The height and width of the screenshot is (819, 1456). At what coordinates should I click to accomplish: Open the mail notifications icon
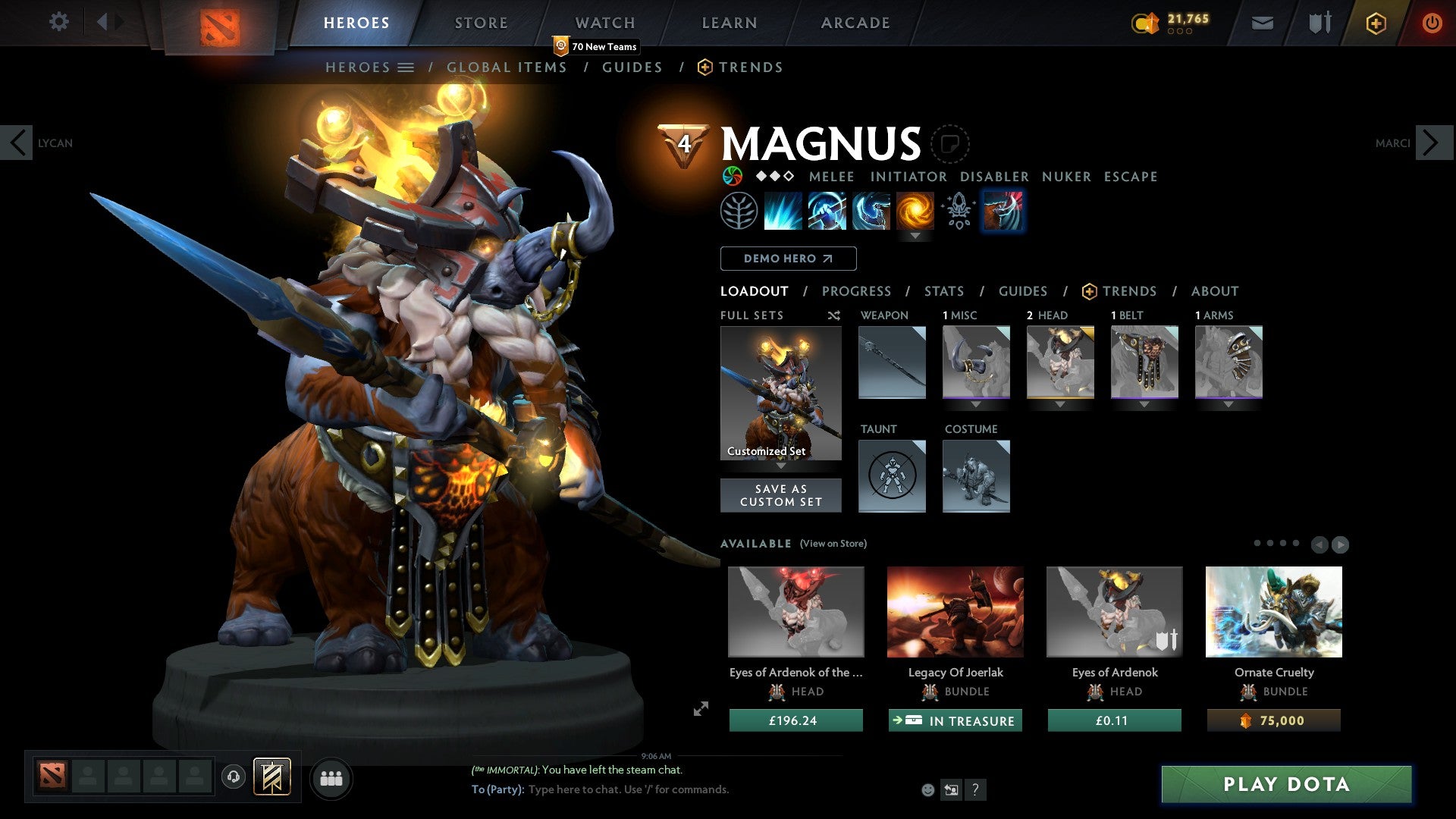[1261, 23]
